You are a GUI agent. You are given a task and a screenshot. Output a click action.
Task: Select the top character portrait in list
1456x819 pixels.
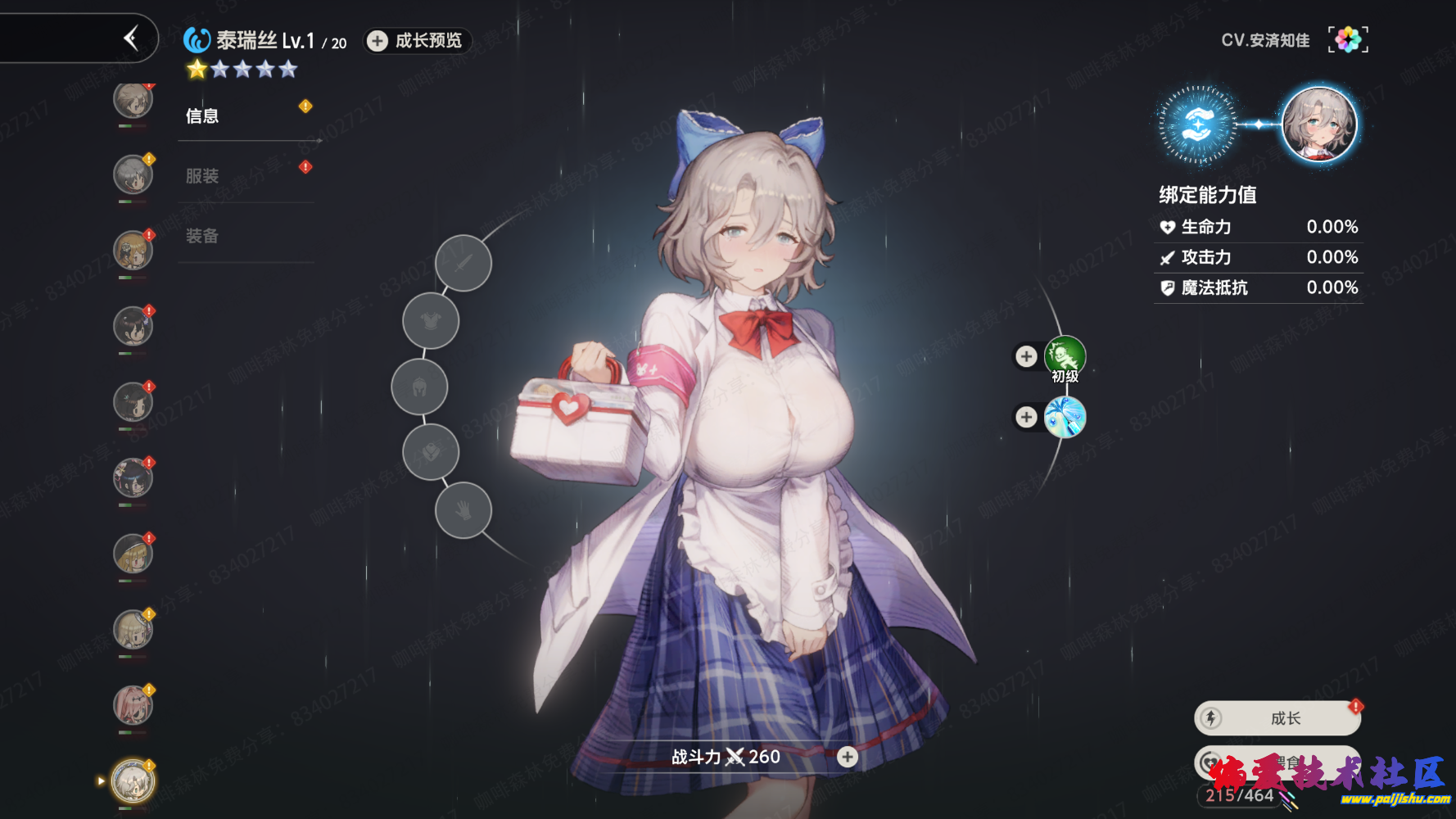(x=133, y=101)
